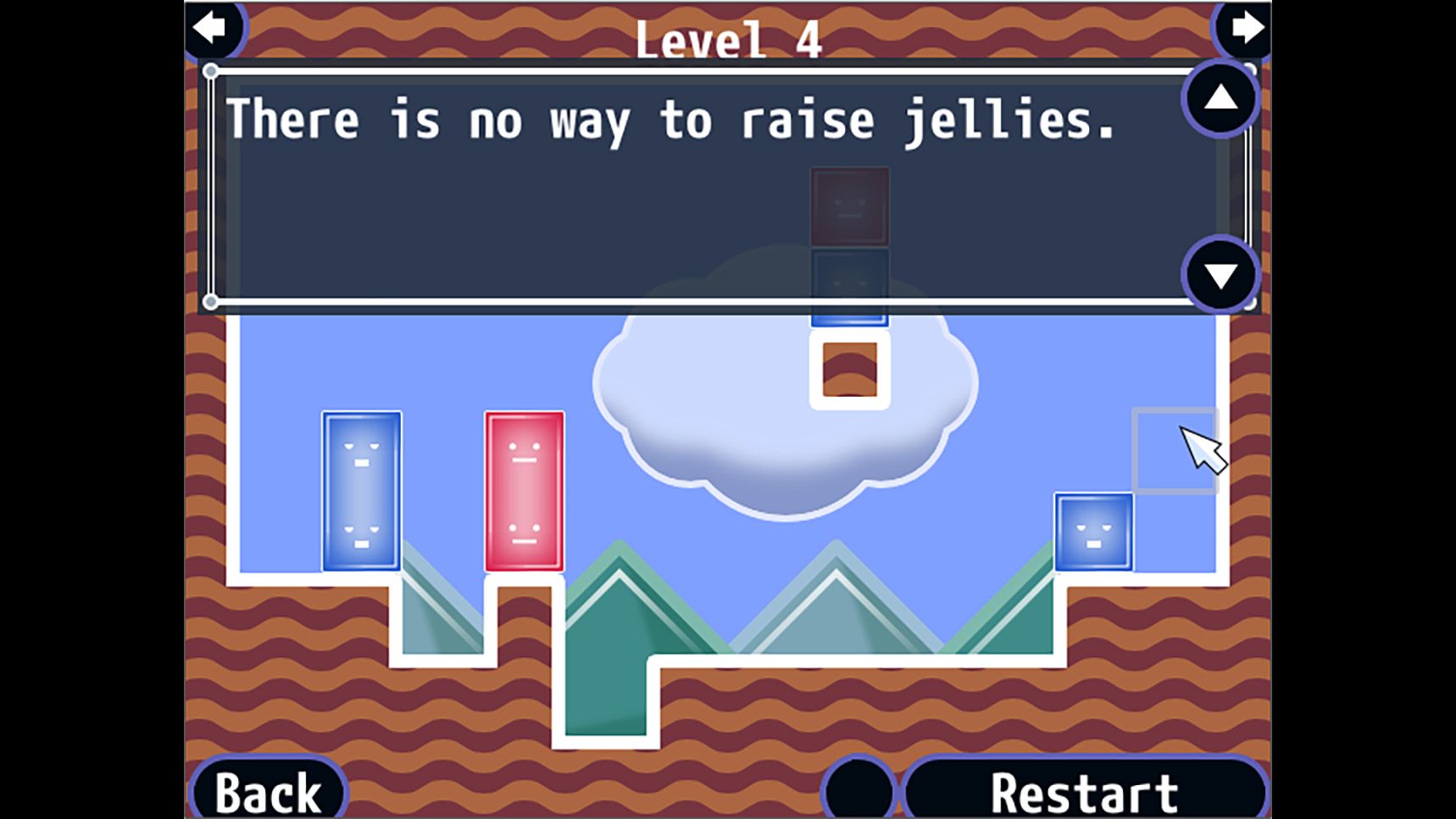Advance to next level with right arrow
This screenshot has width=1456, height=819.
click(1246, 28)
